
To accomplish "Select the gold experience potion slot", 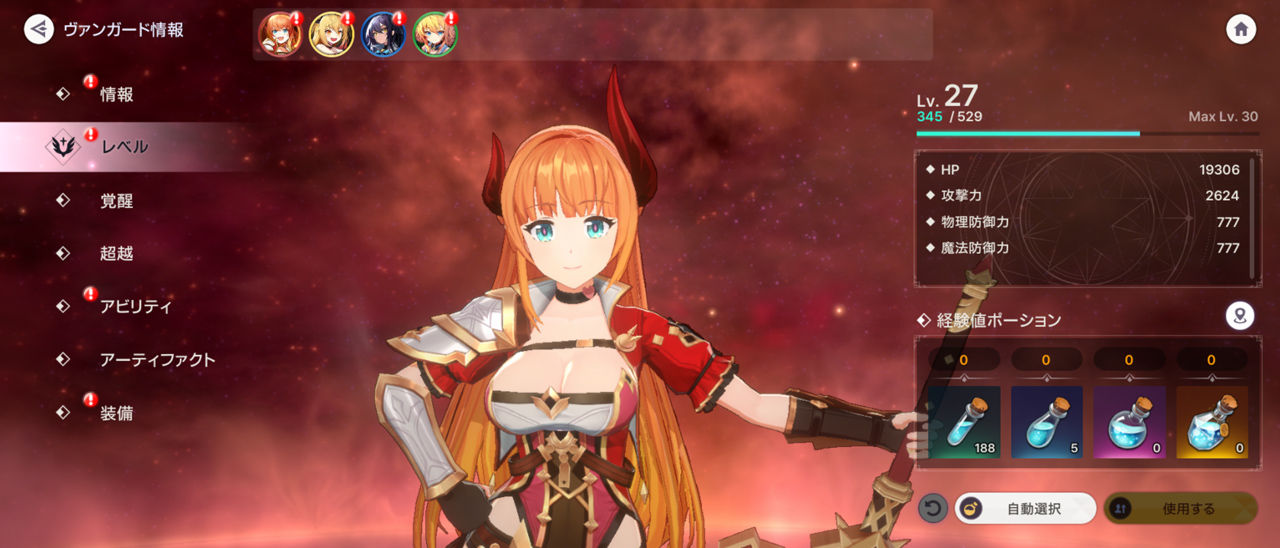I will tap(1211, 422).
